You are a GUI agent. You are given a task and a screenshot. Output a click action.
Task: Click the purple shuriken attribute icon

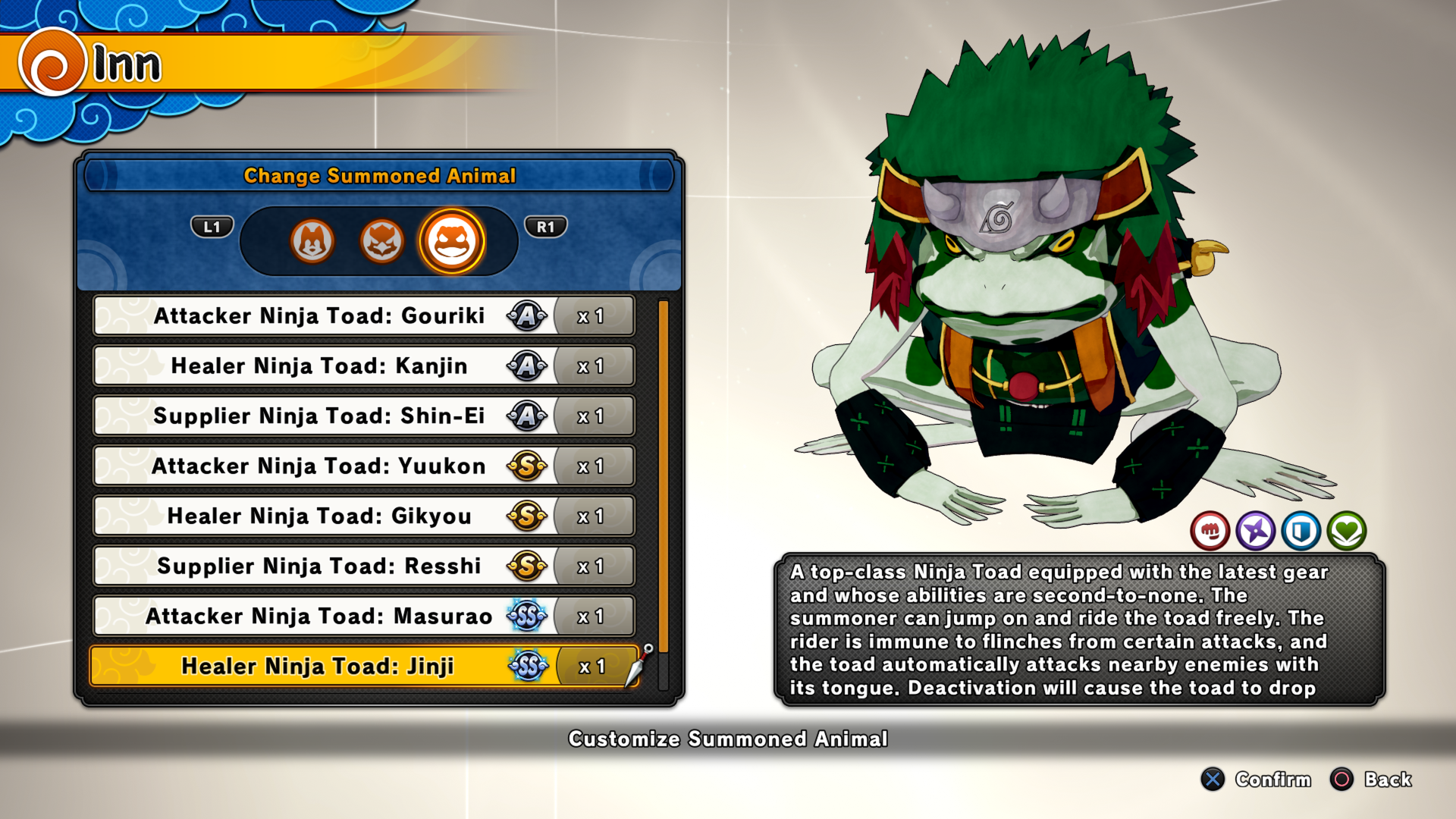[1255, 531]
